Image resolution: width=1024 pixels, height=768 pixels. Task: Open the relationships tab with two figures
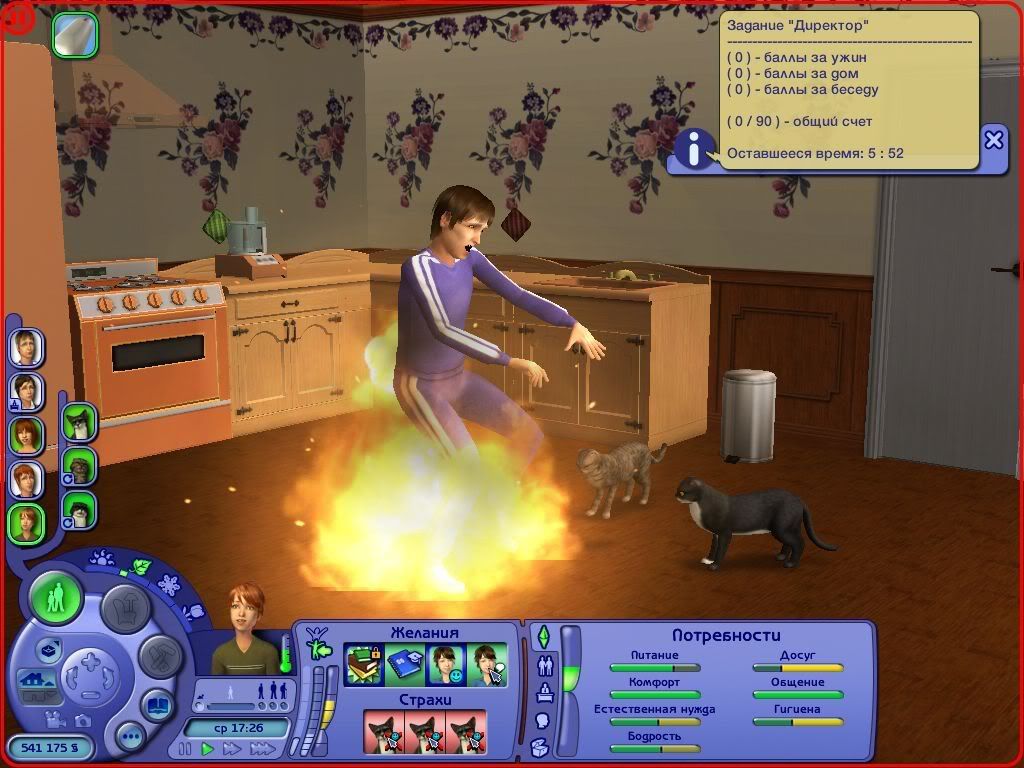point(545,665)
